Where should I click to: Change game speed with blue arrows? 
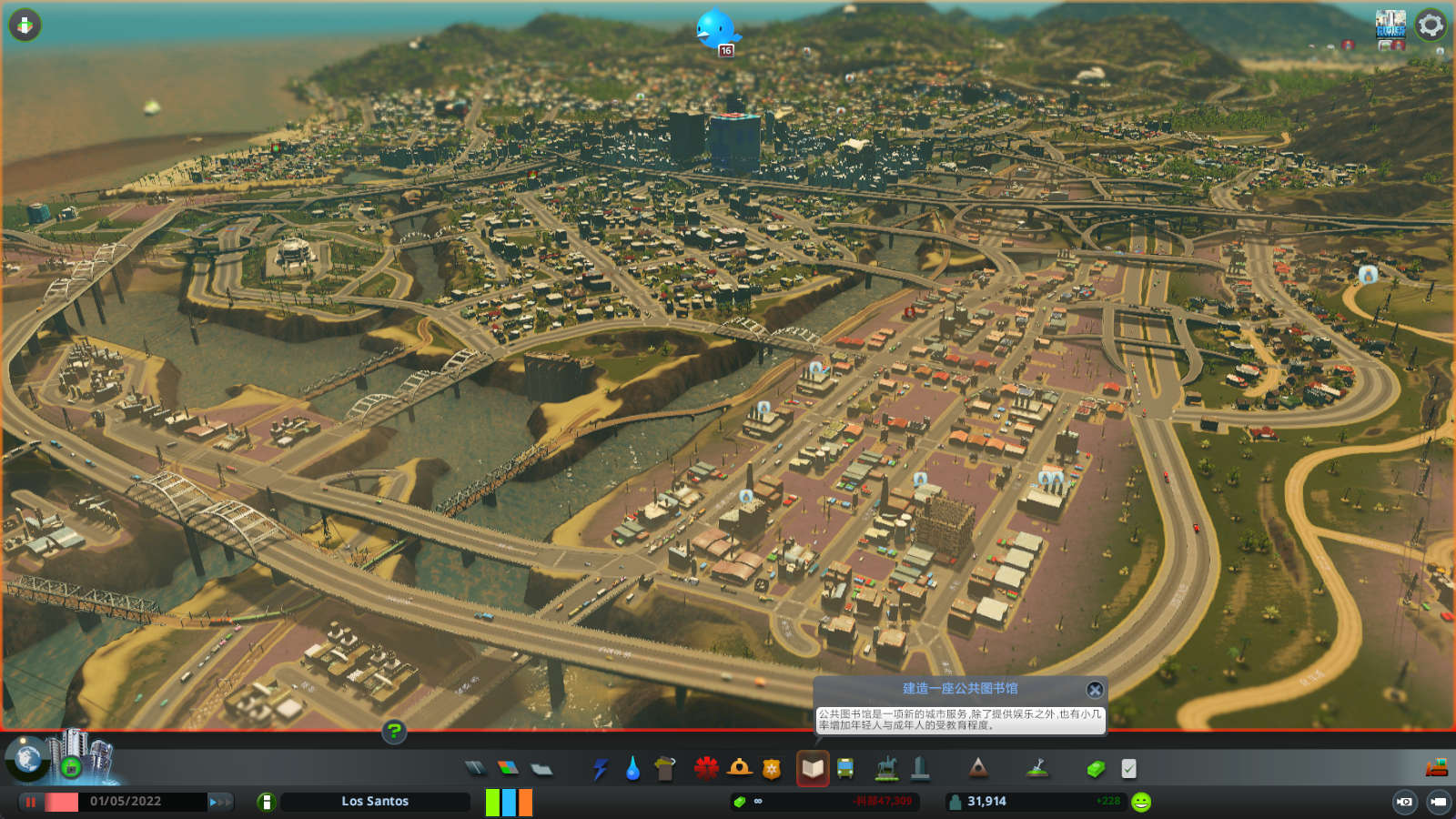[x=219, y=802]
